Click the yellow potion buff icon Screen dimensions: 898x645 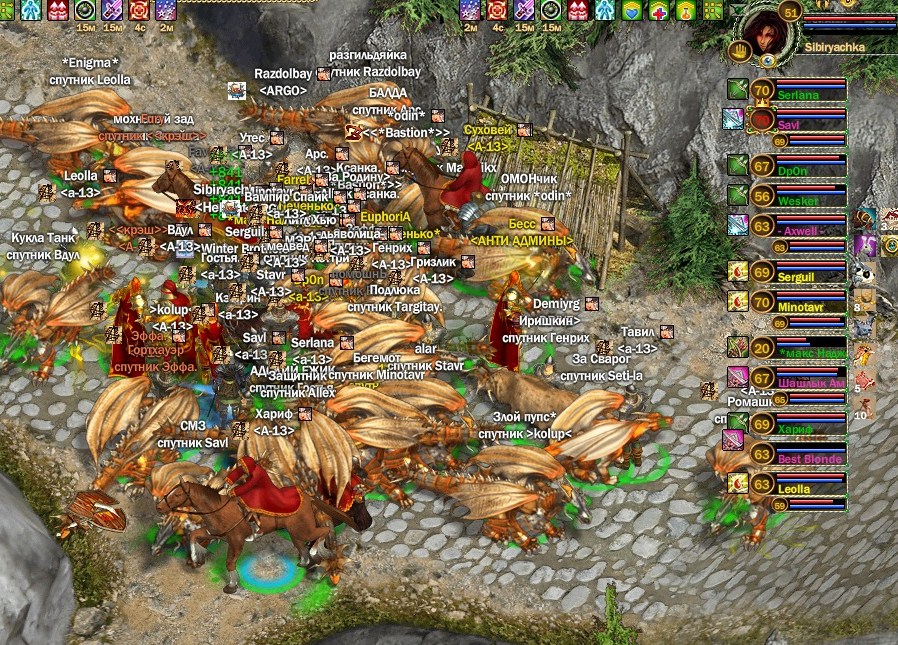coord(685,10)
